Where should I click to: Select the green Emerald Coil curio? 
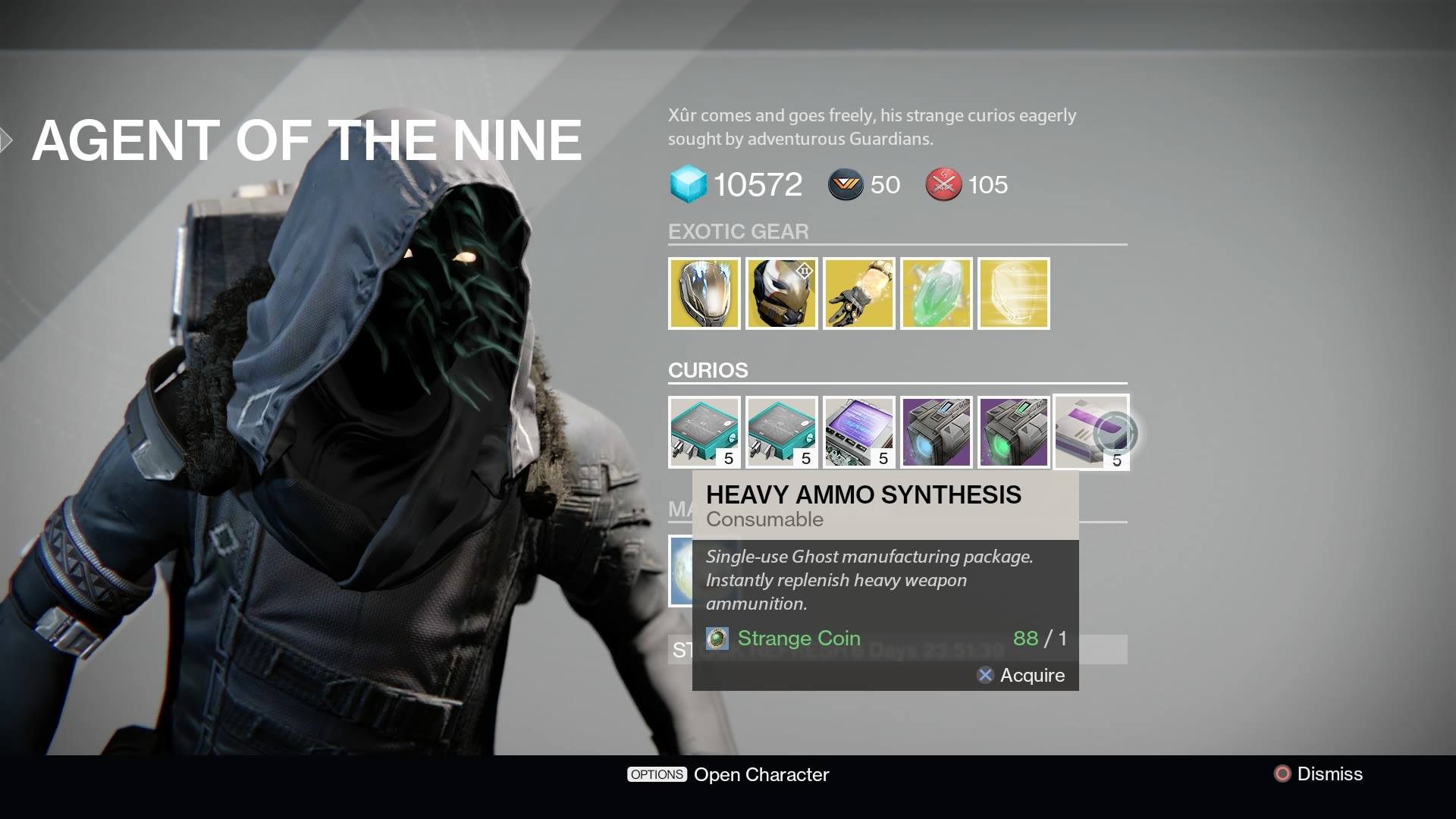point(1014,432)
